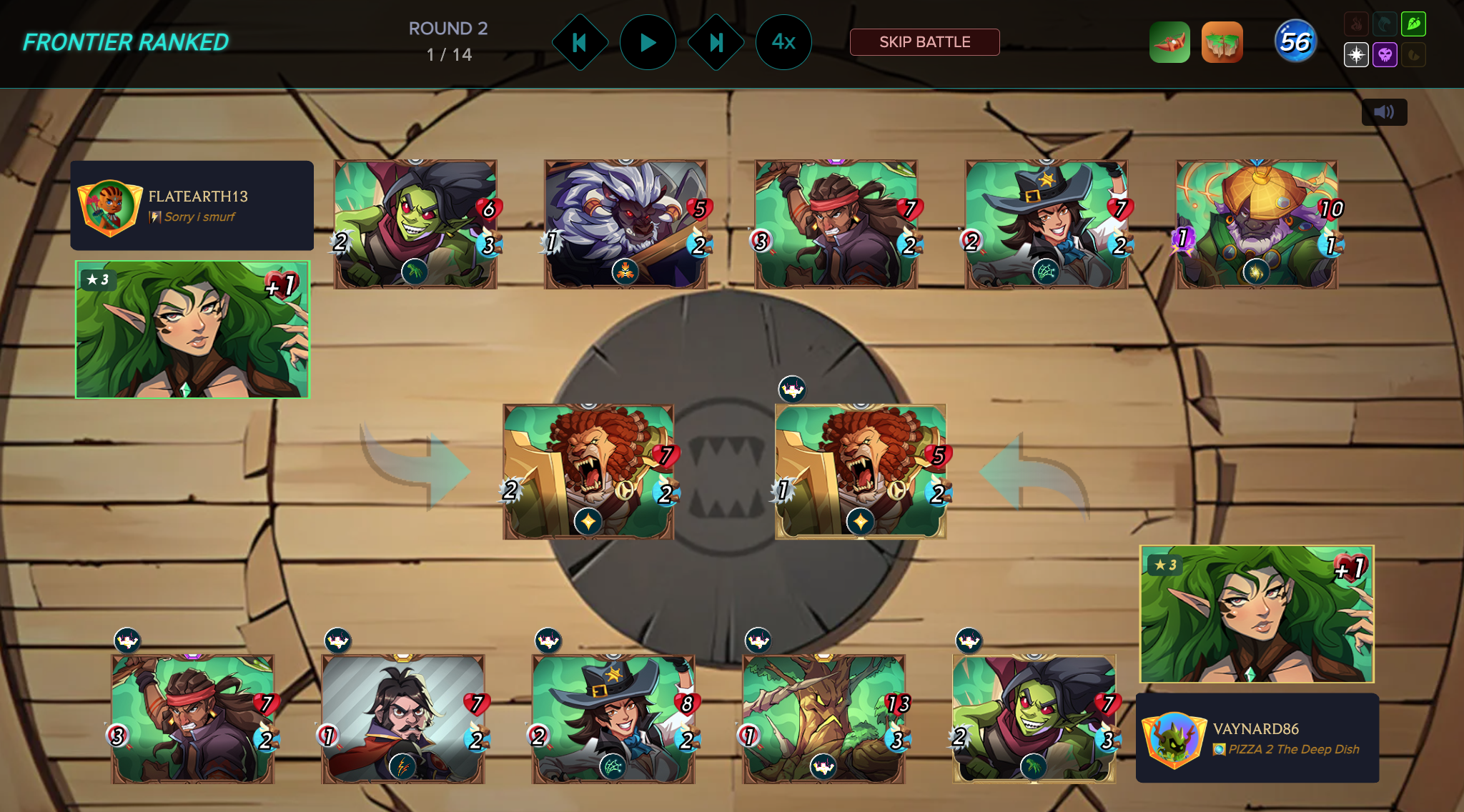1464x812 pixels.
Task: Inspect the mustached swordsman card on gray background
Action: click(403, 718)
